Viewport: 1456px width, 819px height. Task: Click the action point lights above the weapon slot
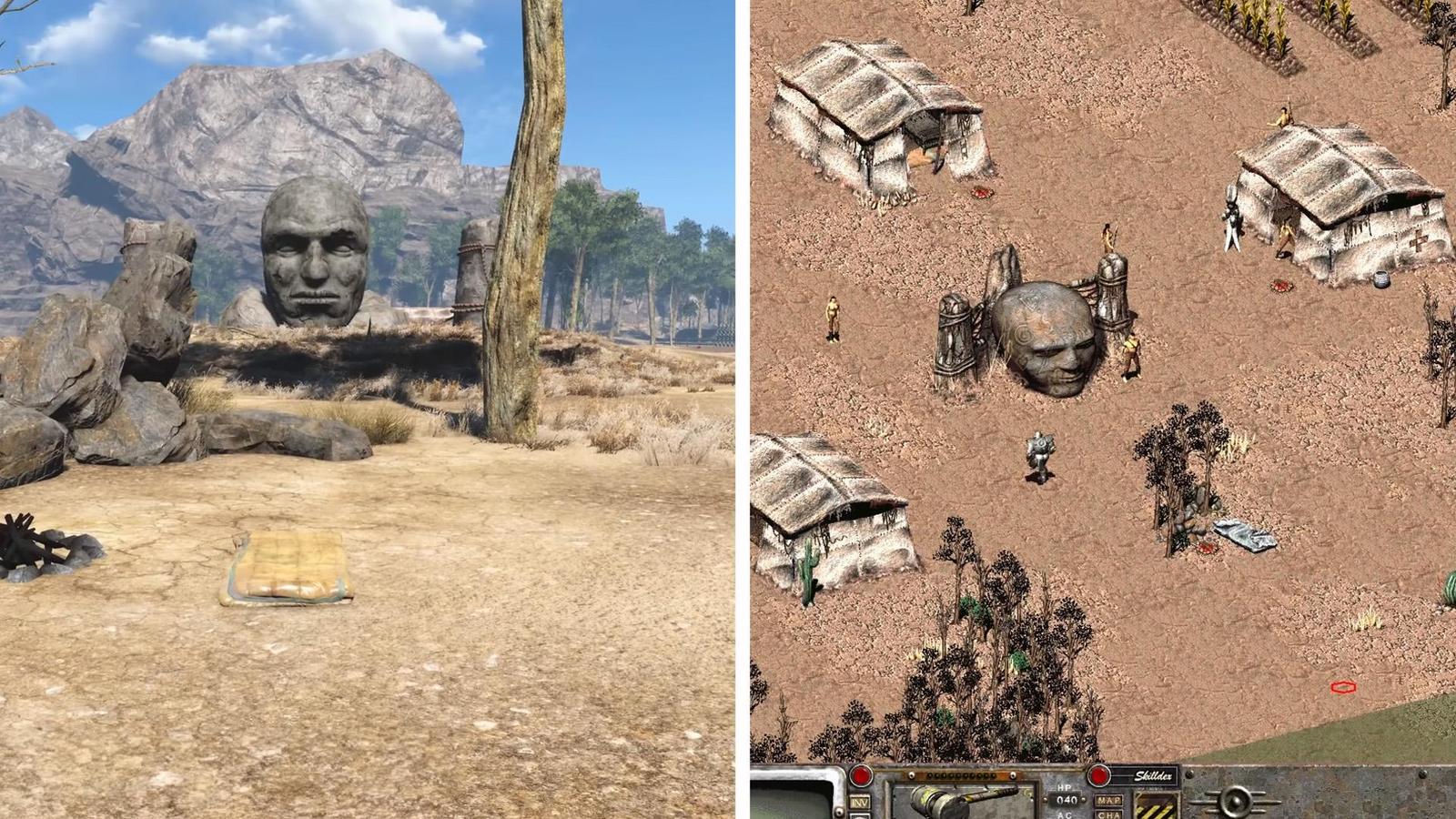click(x=962, y=773)
